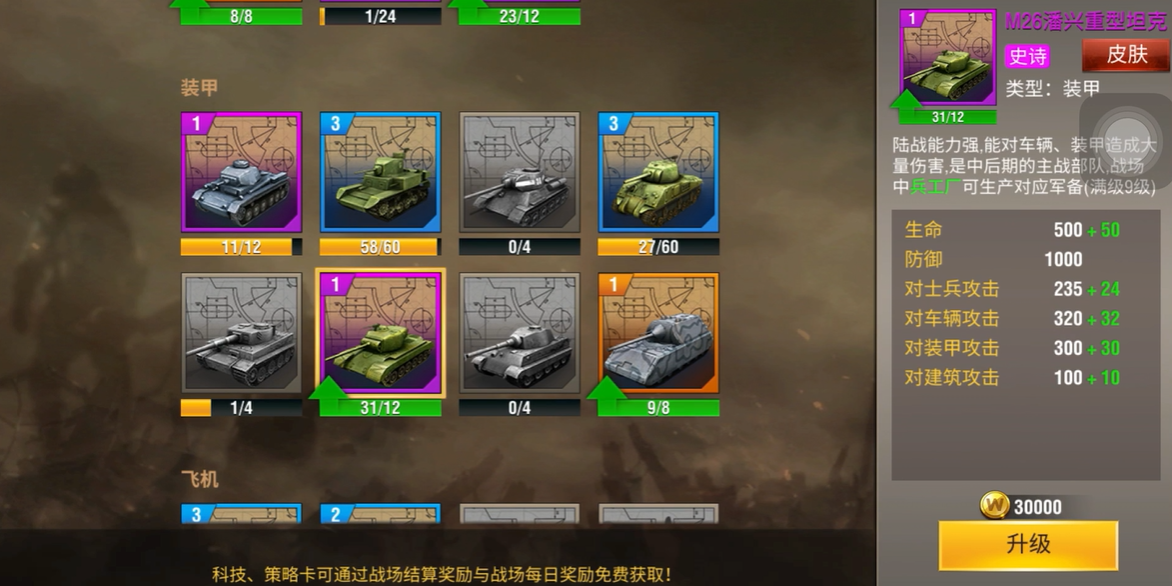Choose the green tank card showing 58/60
Viewport: 1172px width, 586px height.
click(380, 172)
